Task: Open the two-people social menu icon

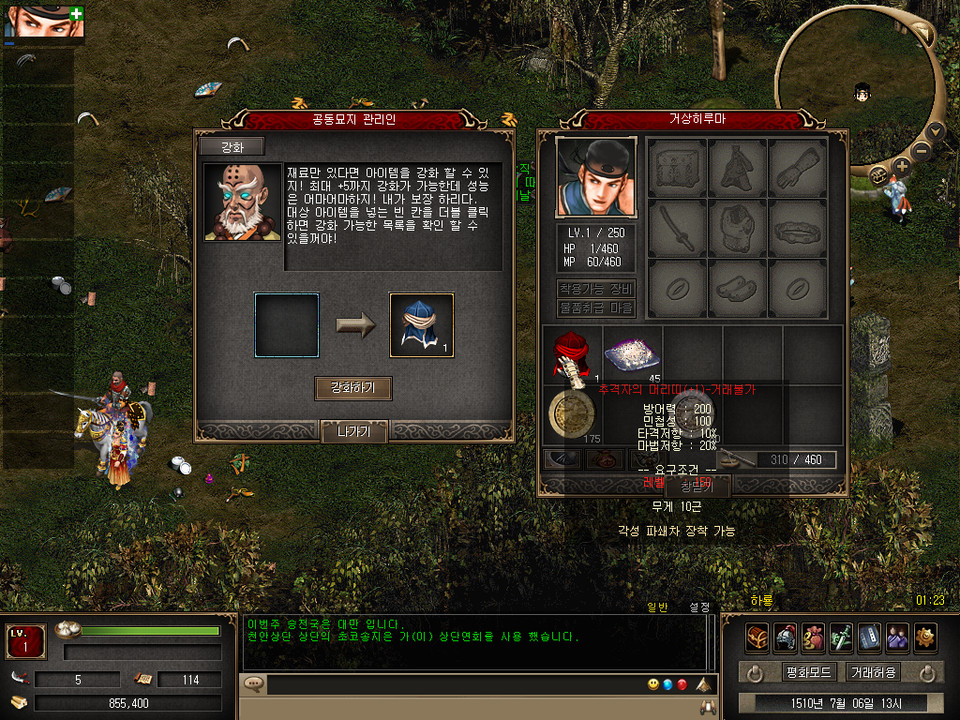Action: tap(897, 636)
